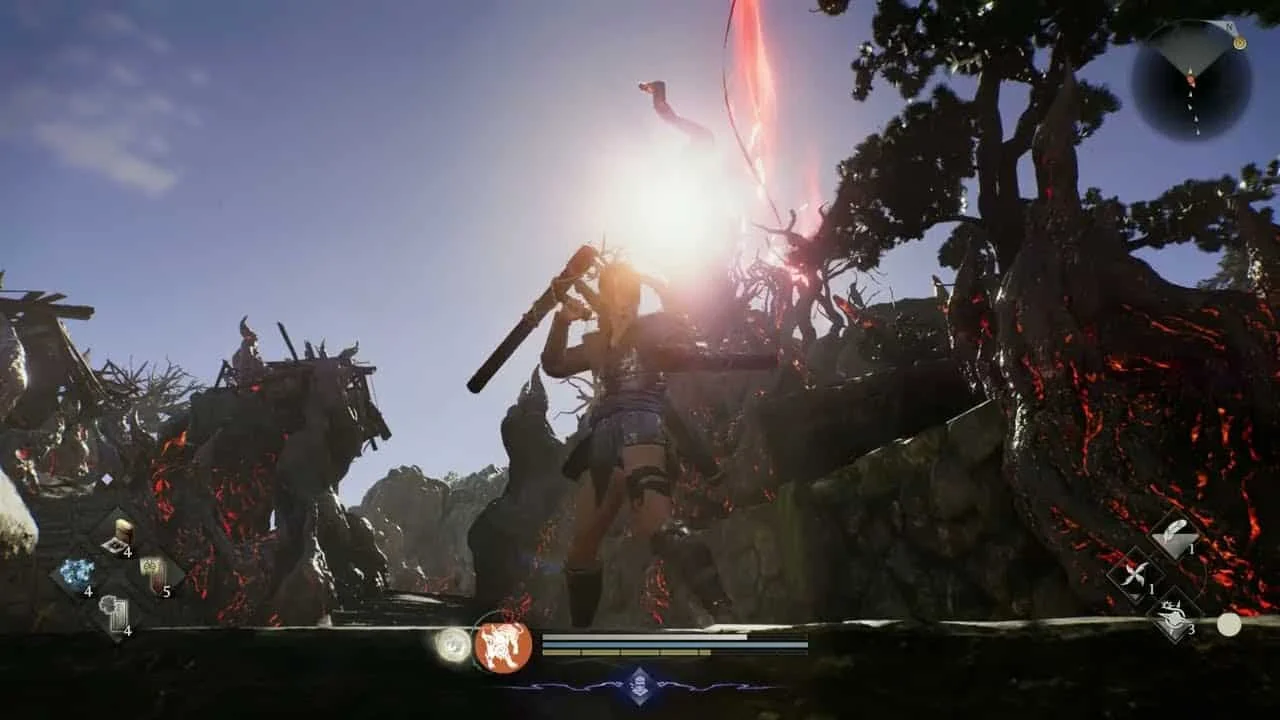
Task: Click the orange beast spirit emblem
Action: click(x=503, y=646)
